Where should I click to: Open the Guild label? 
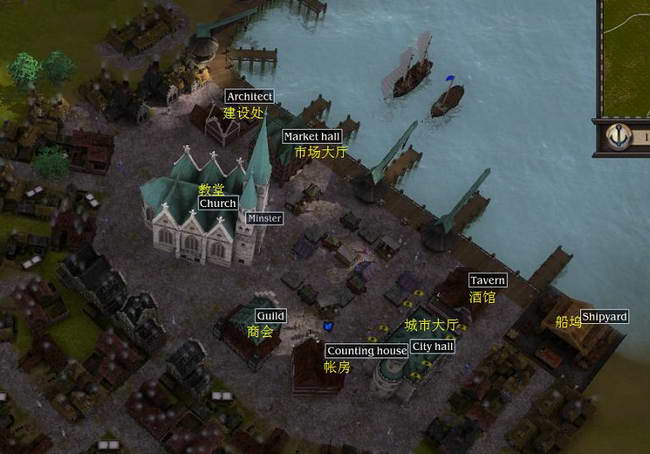pyautogui.click(x=270, y=316)
